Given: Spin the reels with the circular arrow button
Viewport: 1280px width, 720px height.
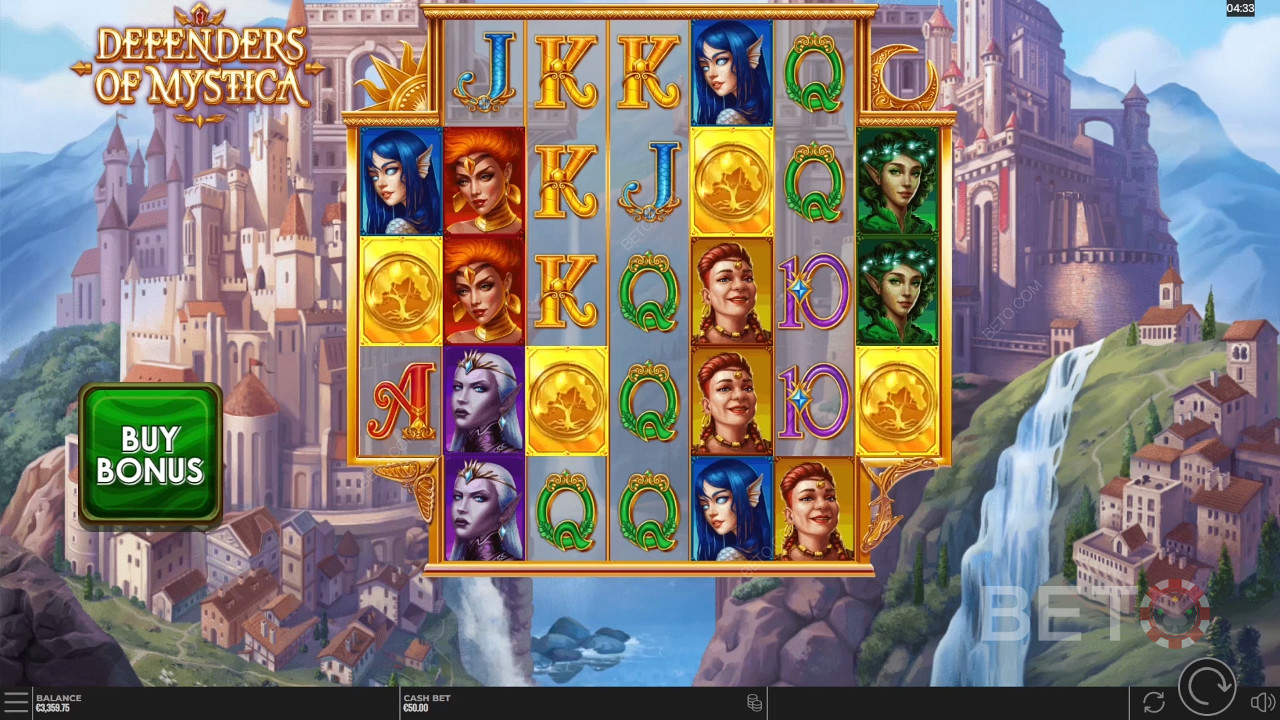Looking at the screenshot, I should click(1206, 691).
